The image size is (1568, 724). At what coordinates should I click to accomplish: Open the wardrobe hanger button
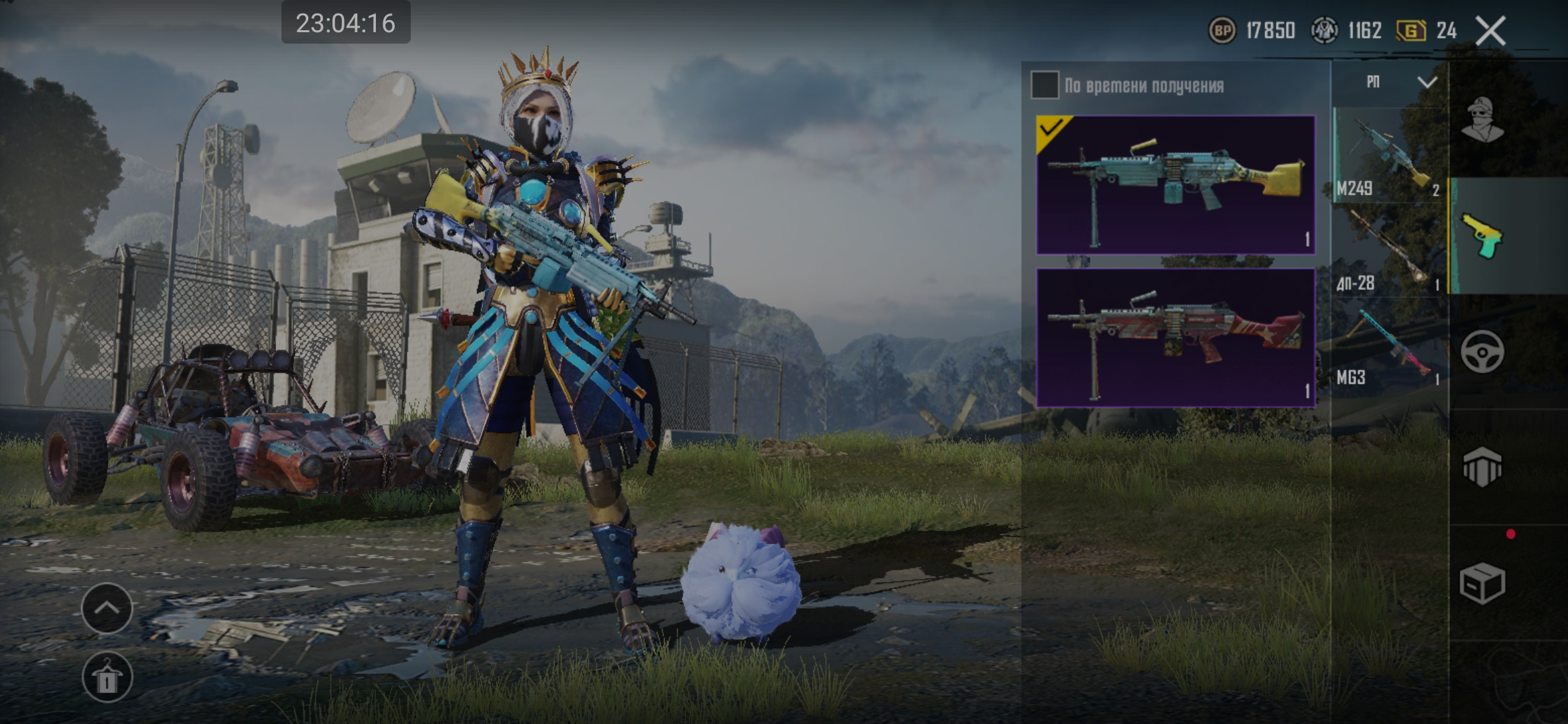tap(107, 677)
